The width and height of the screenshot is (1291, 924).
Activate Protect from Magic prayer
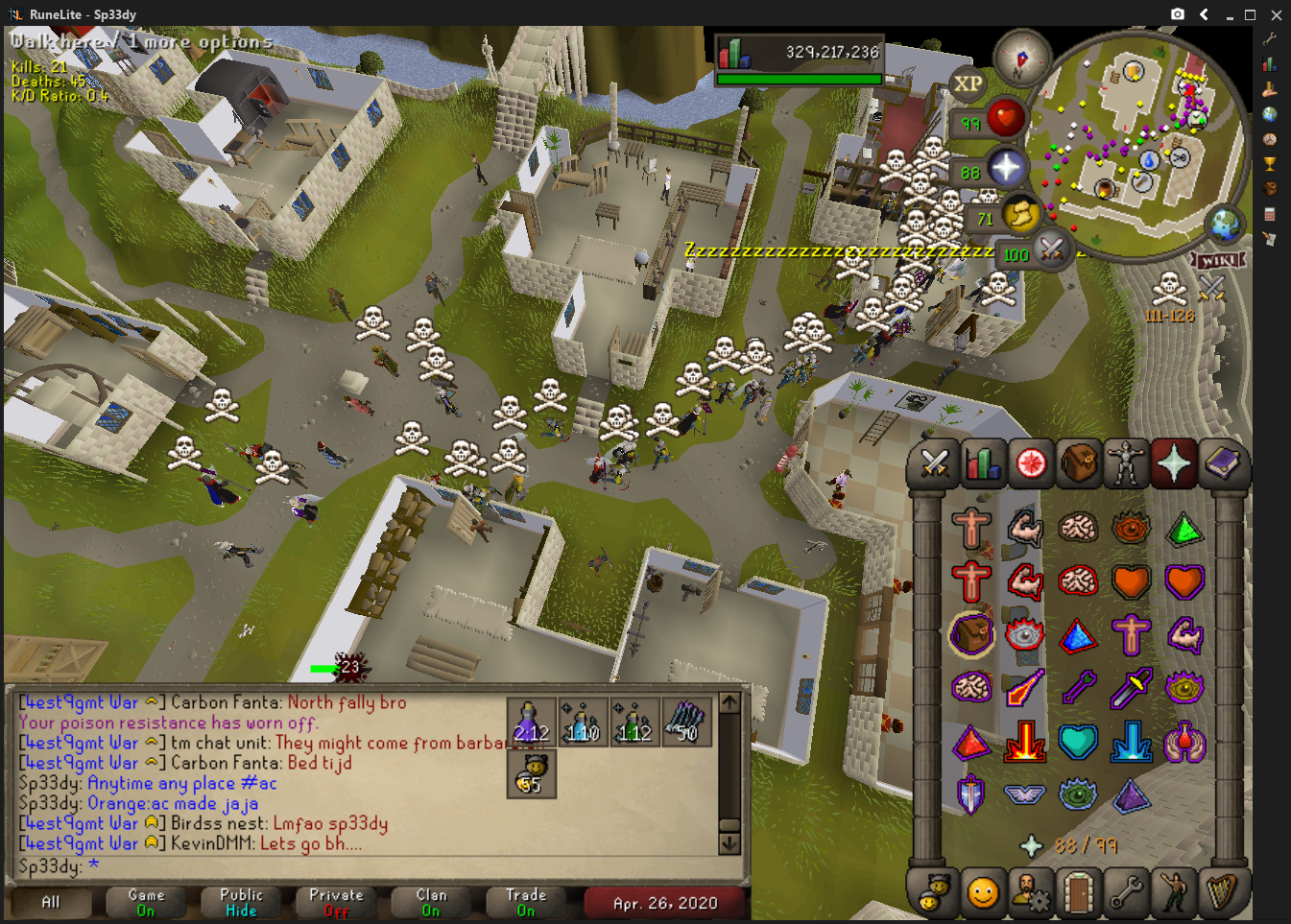click(x=1025, y=689)
